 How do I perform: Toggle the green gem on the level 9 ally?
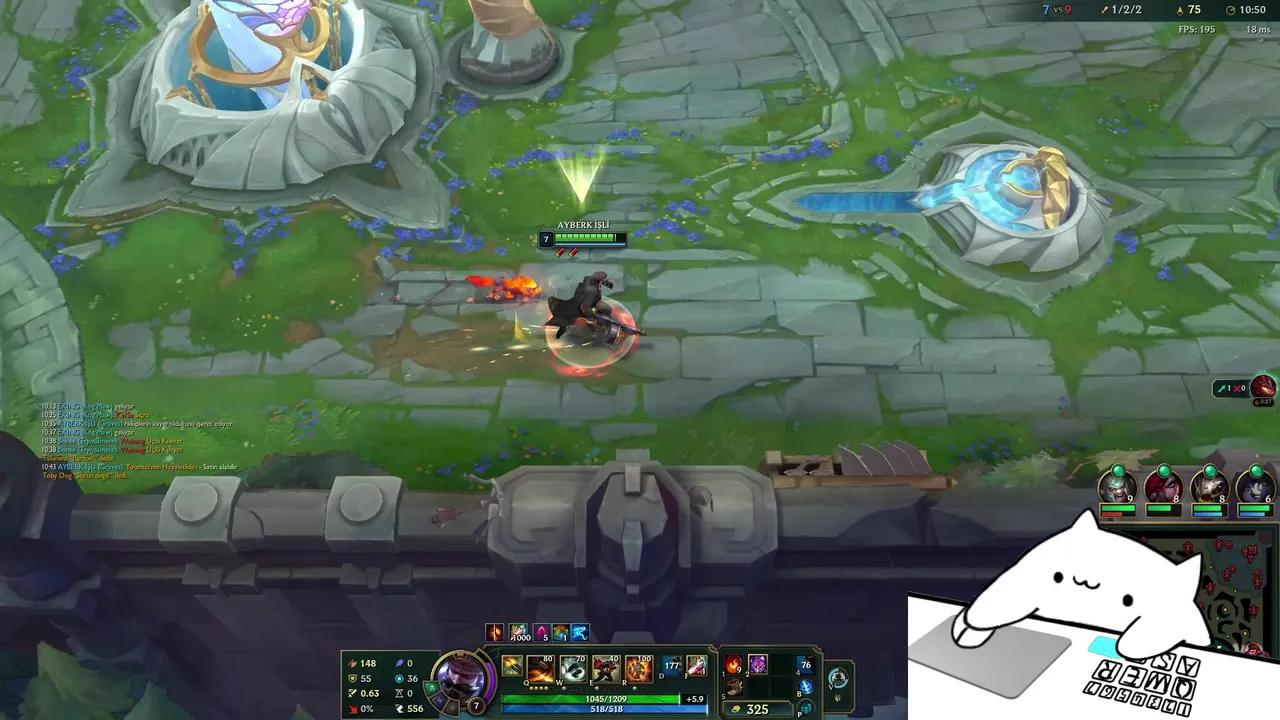click(x=1117, y=470)
